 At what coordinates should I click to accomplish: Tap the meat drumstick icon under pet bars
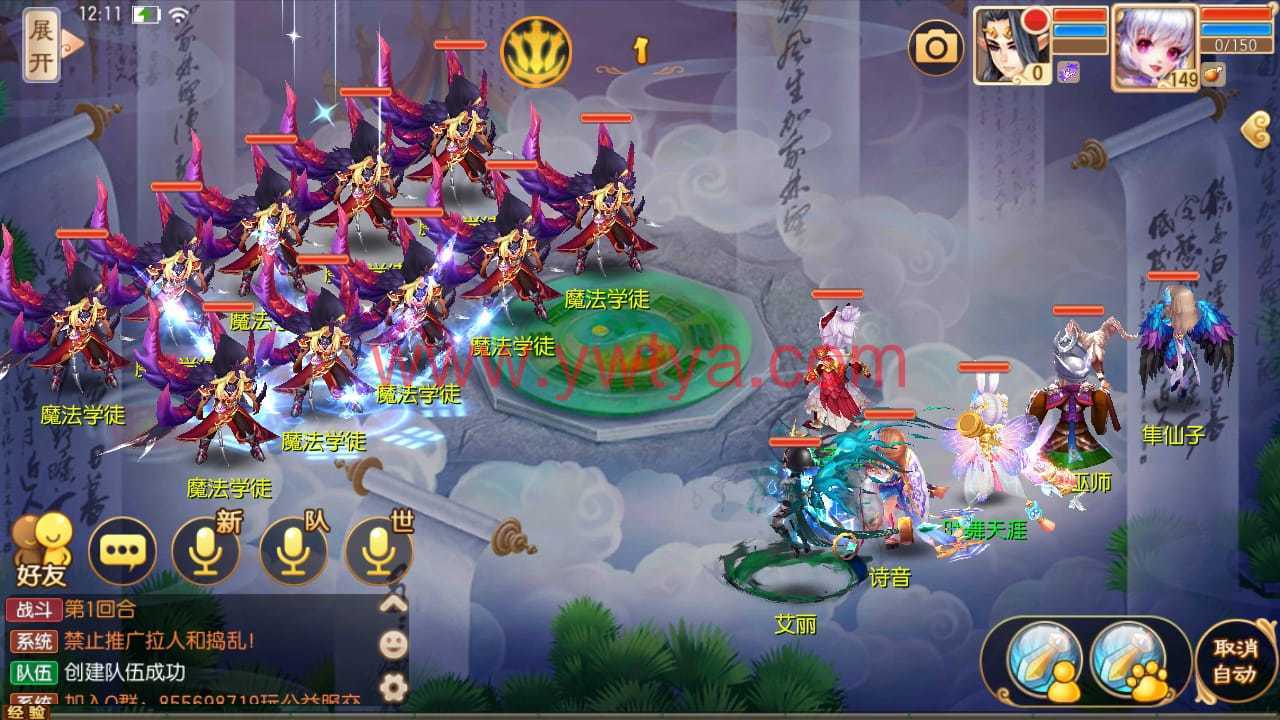pos(1213,75)
